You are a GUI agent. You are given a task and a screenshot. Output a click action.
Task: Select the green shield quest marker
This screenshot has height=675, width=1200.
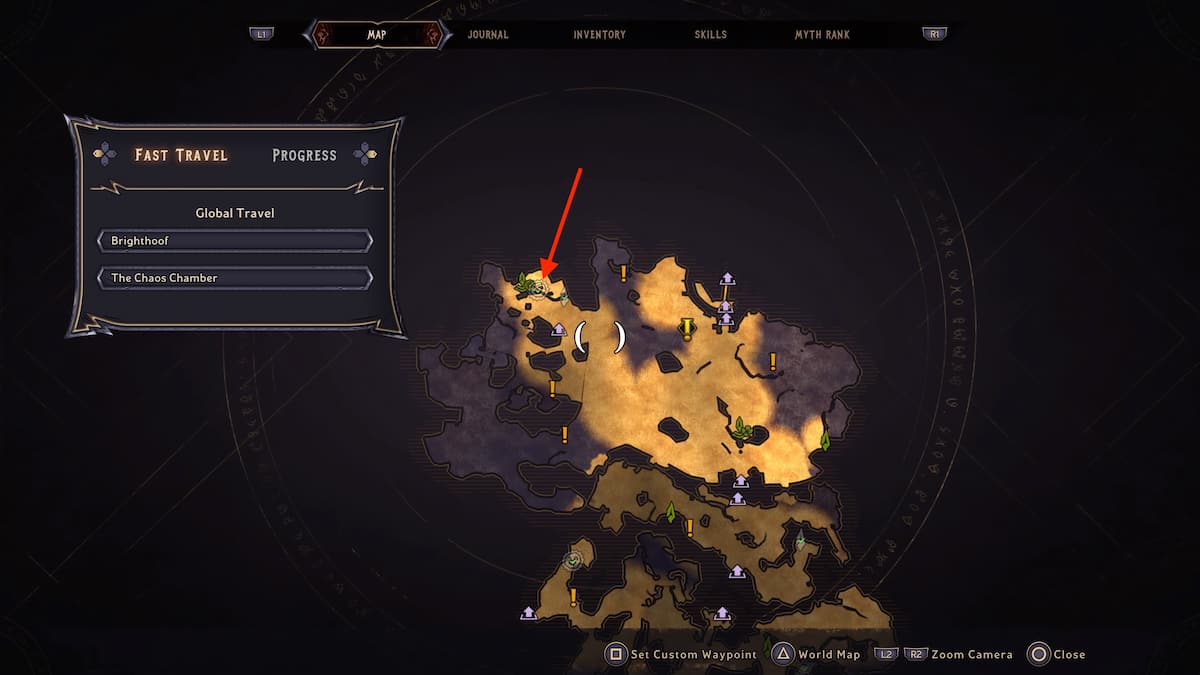(x=573, y=561)
